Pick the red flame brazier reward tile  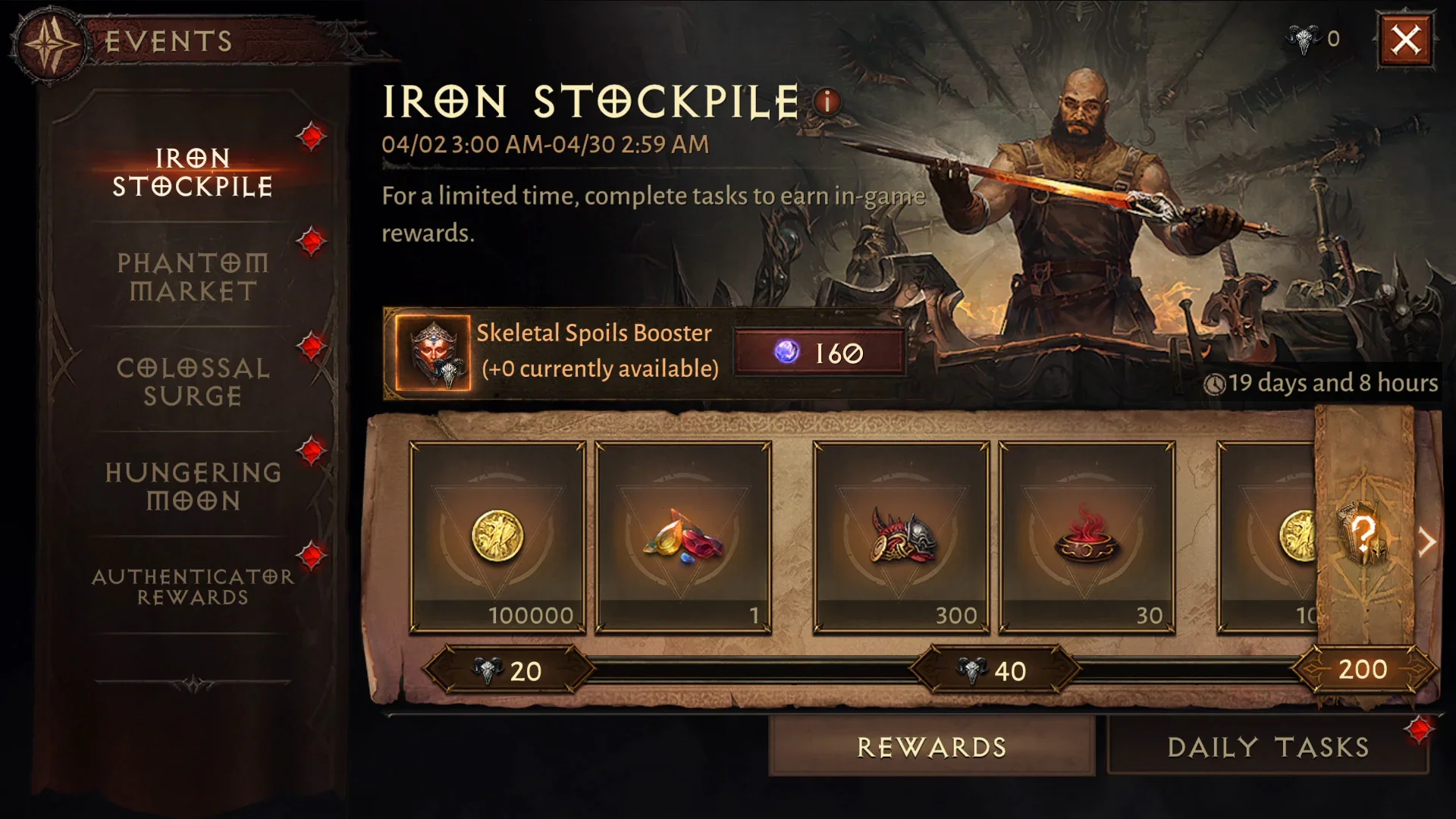[1087, 537]
